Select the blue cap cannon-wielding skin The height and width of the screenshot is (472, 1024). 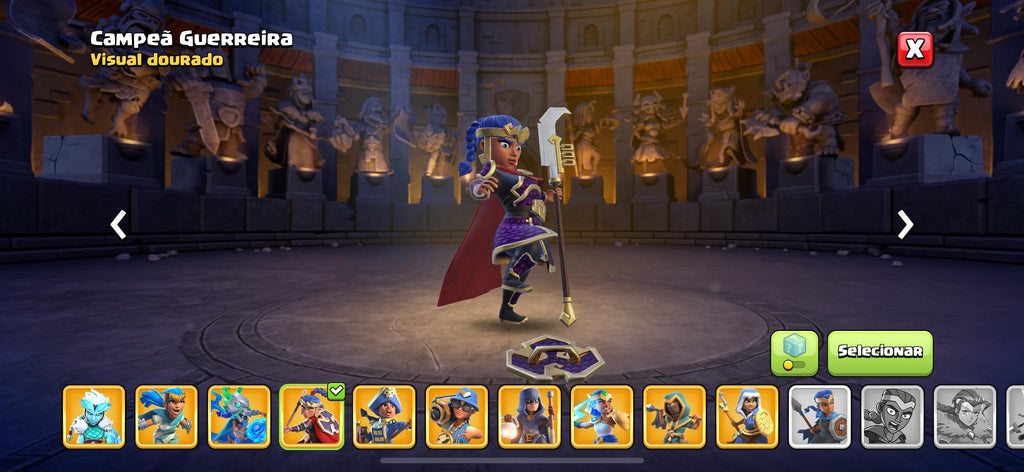coord(457,416)
